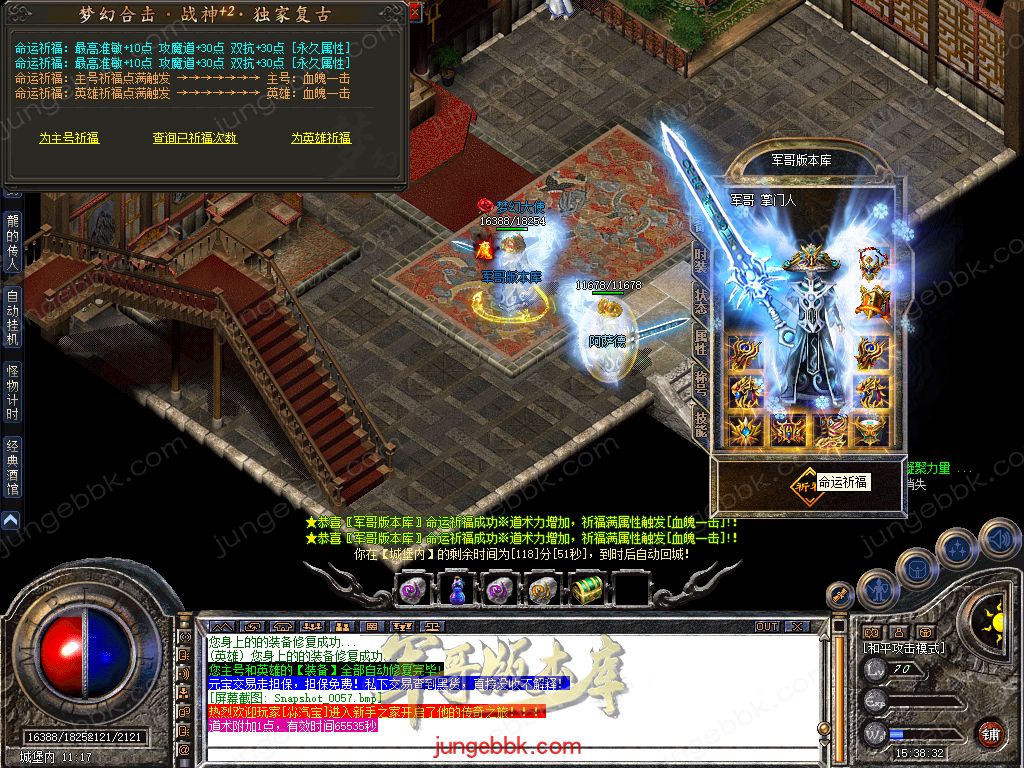Select the green treasure chest hotbar slot
The width and height of the screenshot is (1024, 768).
click(586, 590)
